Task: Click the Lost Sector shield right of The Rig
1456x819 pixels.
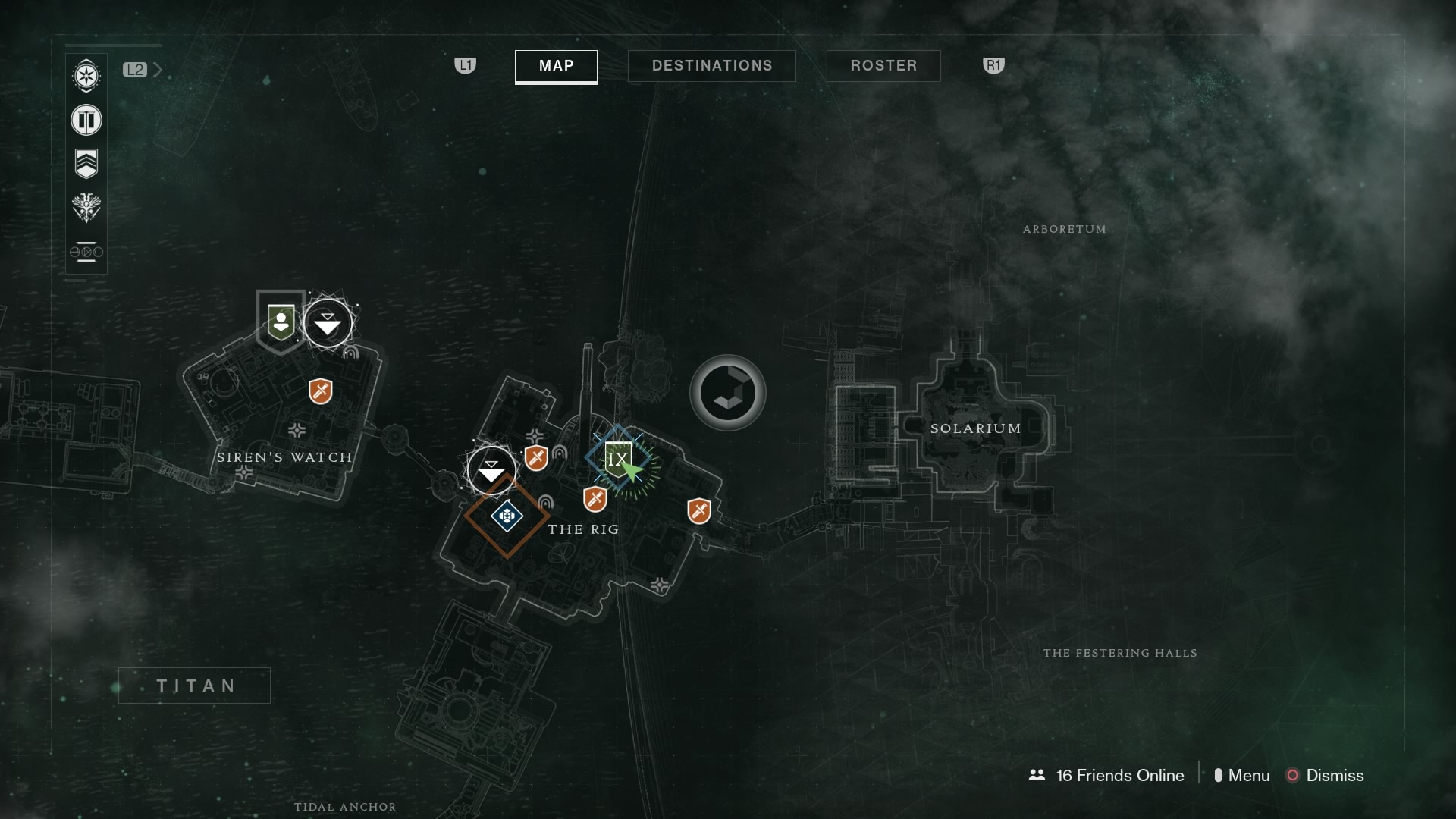Action: click(699, 511)
